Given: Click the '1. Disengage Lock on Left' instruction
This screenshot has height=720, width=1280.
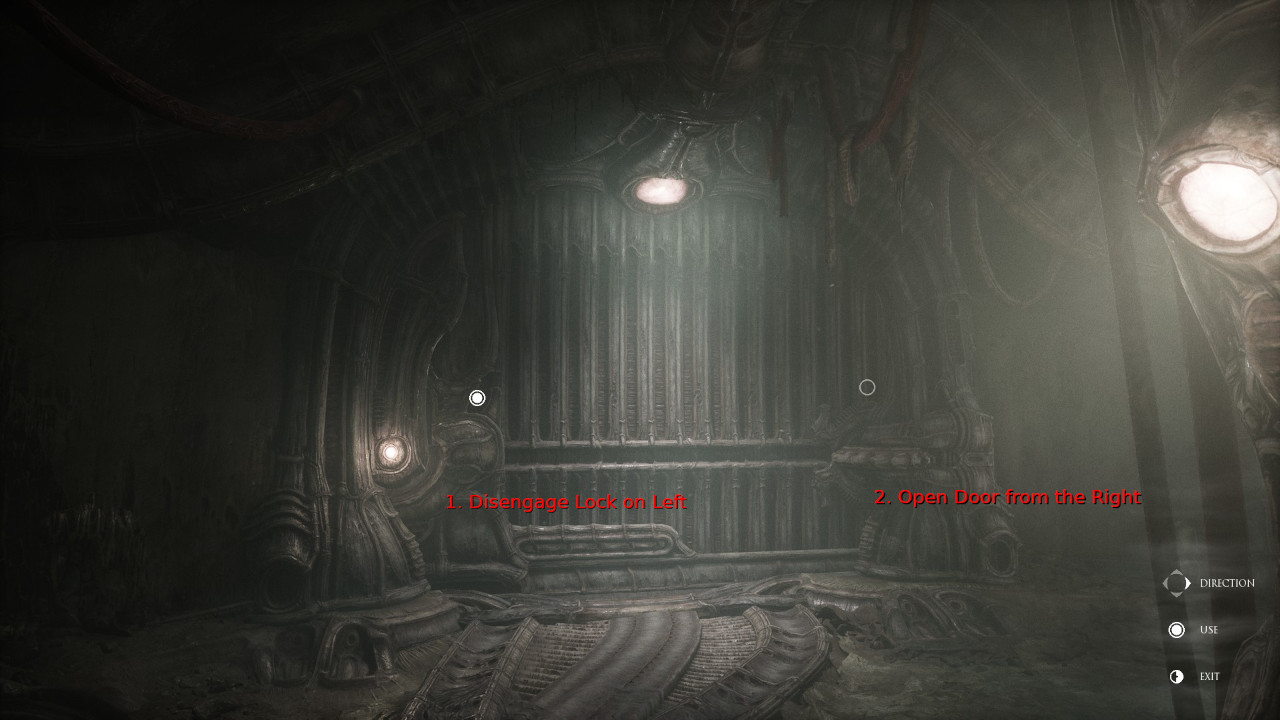Looking at the screenshot, I should click(x=567, y=501).
